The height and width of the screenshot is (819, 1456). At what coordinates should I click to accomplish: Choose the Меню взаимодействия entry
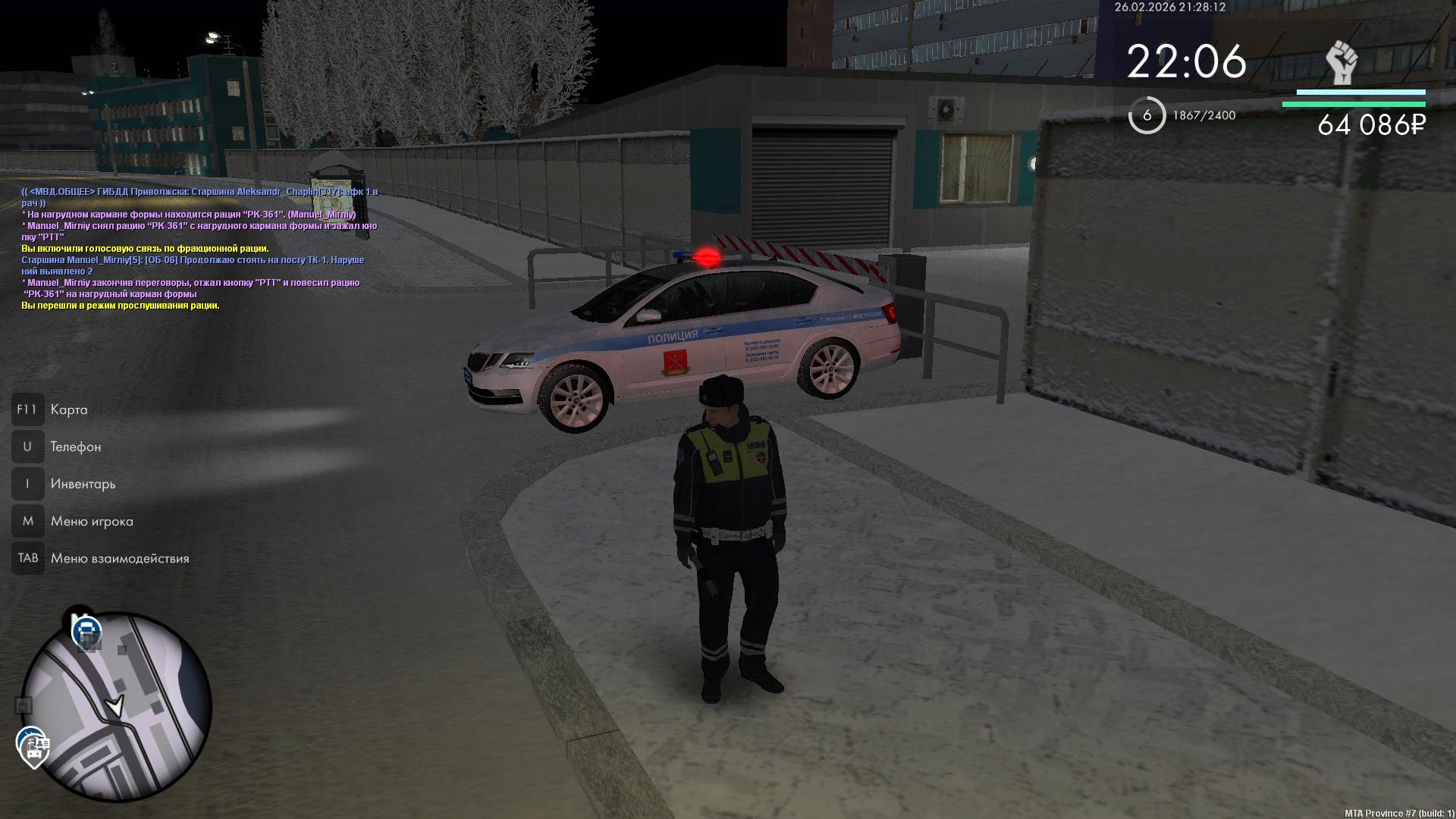coord(119,559)
